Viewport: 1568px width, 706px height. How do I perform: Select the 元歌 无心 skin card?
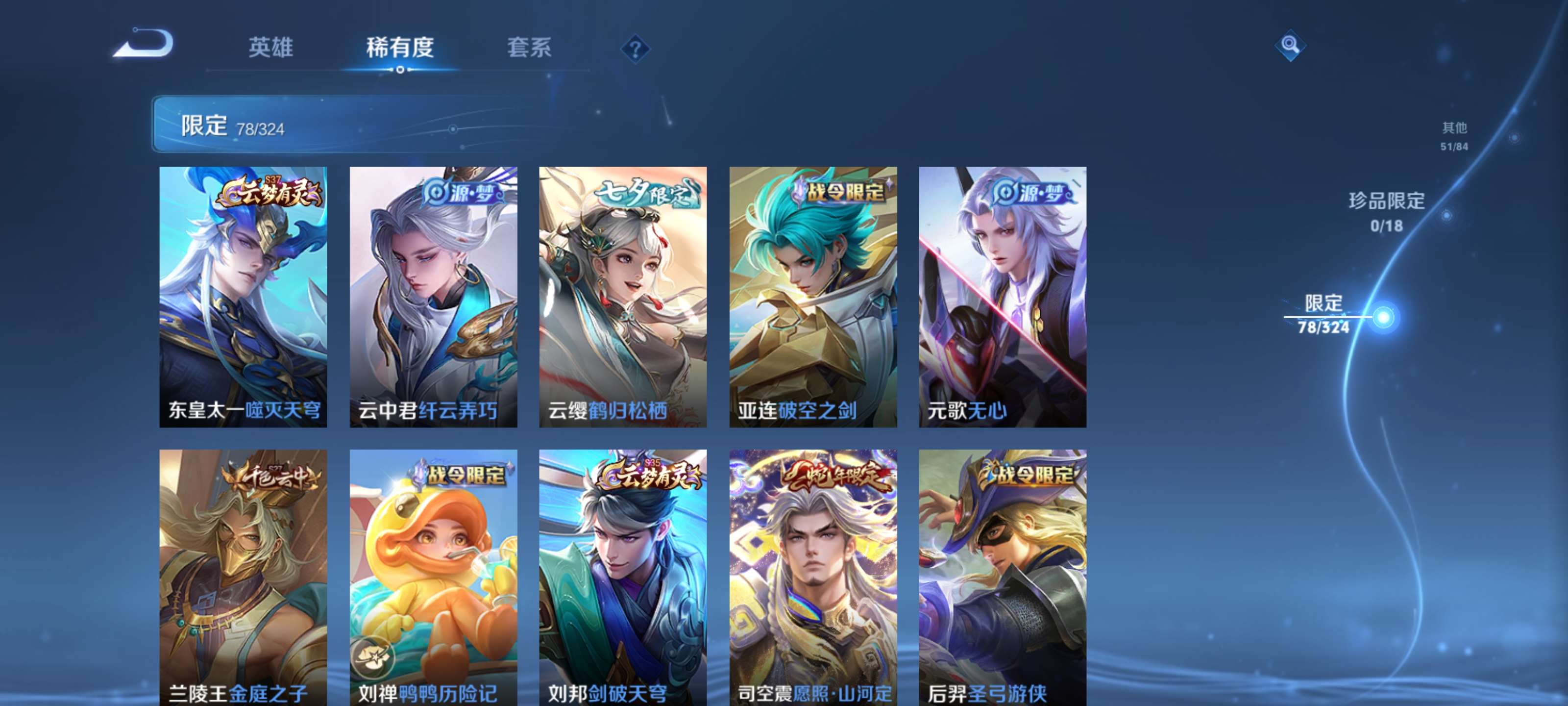1003,297
